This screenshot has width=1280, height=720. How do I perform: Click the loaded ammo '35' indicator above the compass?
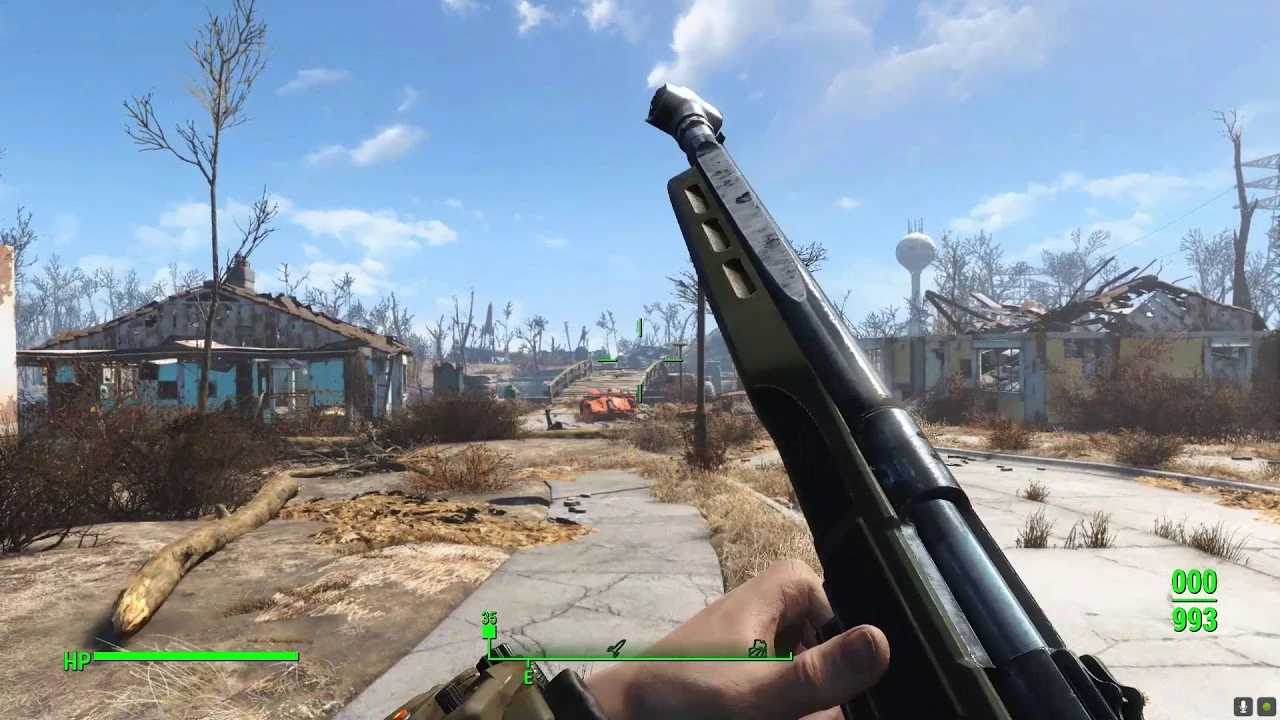[x=487, y=620]
